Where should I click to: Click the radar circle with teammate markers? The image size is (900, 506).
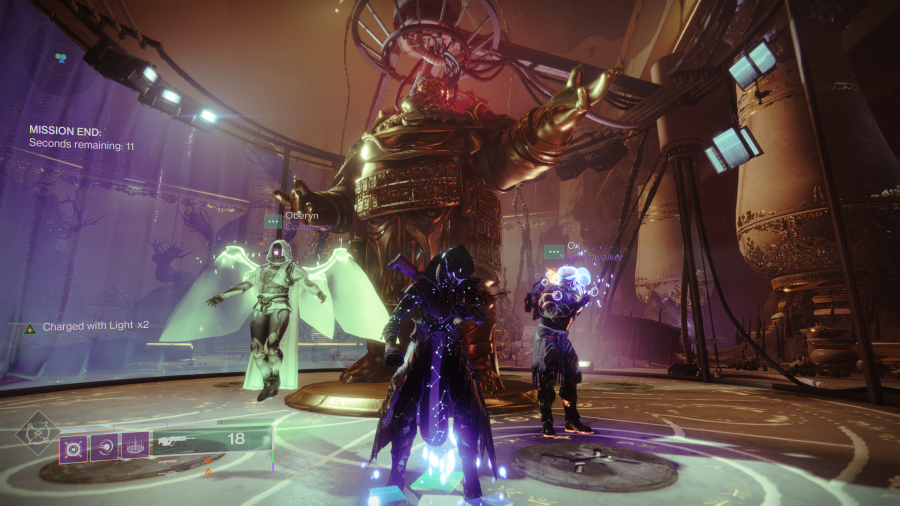click(x=61, y=60)
